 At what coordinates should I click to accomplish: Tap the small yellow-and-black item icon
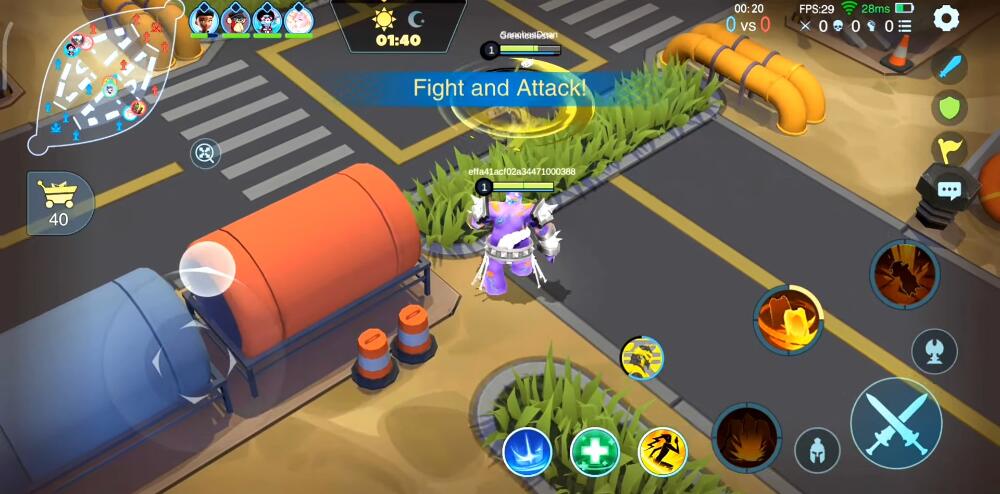click(641, 357)
